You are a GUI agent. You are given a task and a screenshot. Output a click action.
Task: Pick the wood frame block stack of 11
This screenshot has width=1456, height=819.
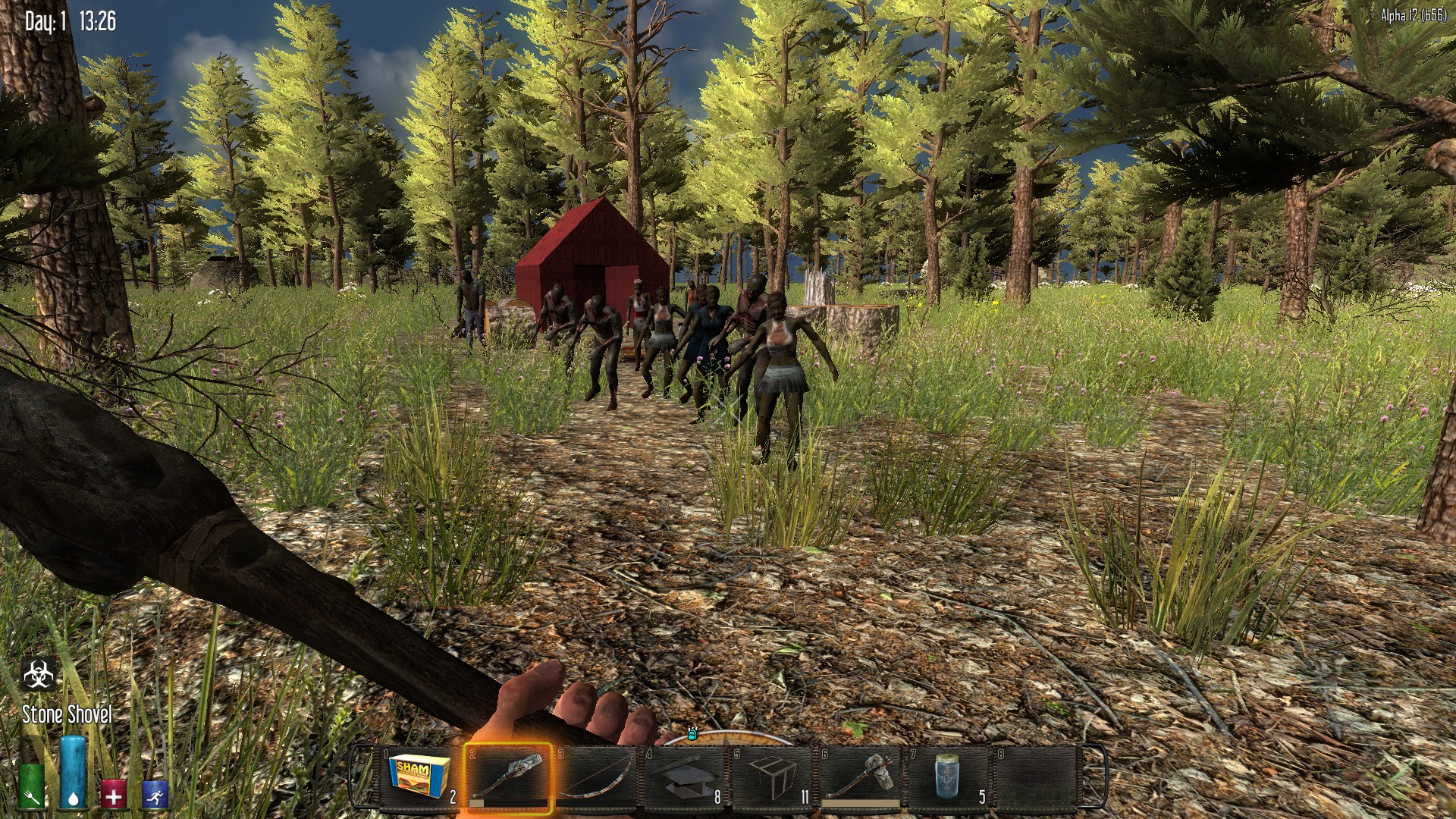tap(773, 777)
